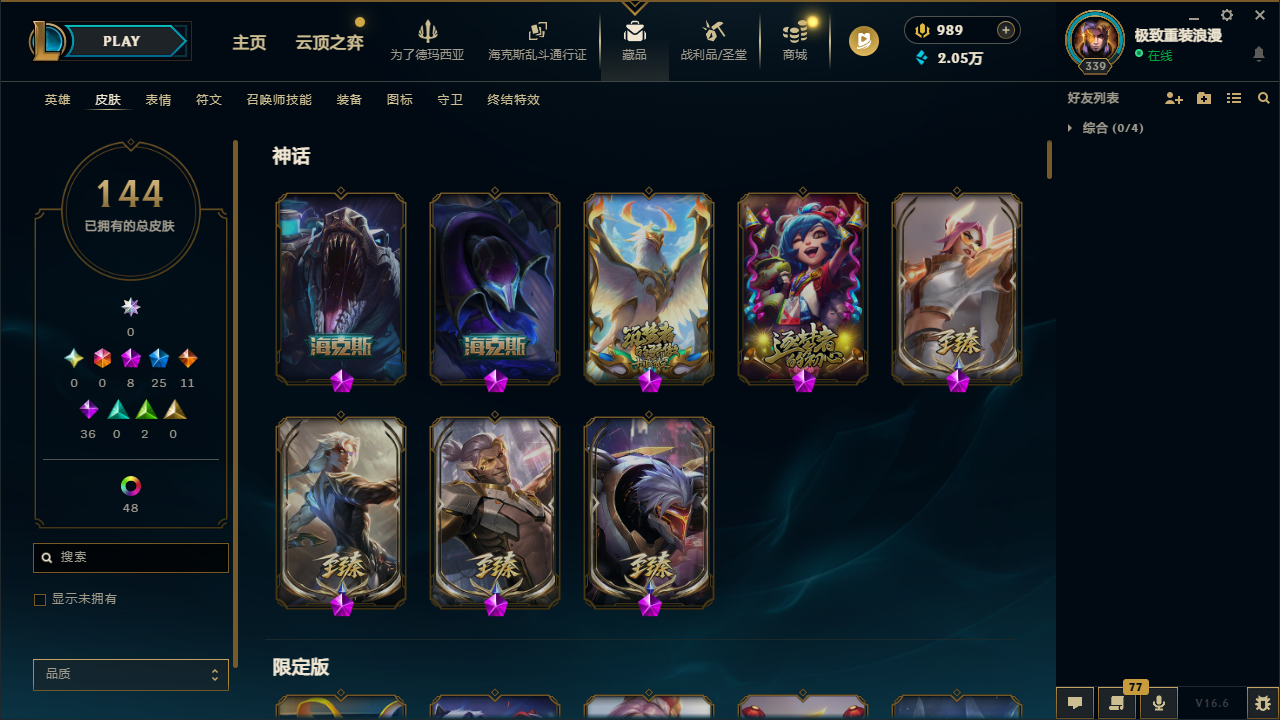
Task: Open the 品质 quality dropdown
Action: click(130, 674)
